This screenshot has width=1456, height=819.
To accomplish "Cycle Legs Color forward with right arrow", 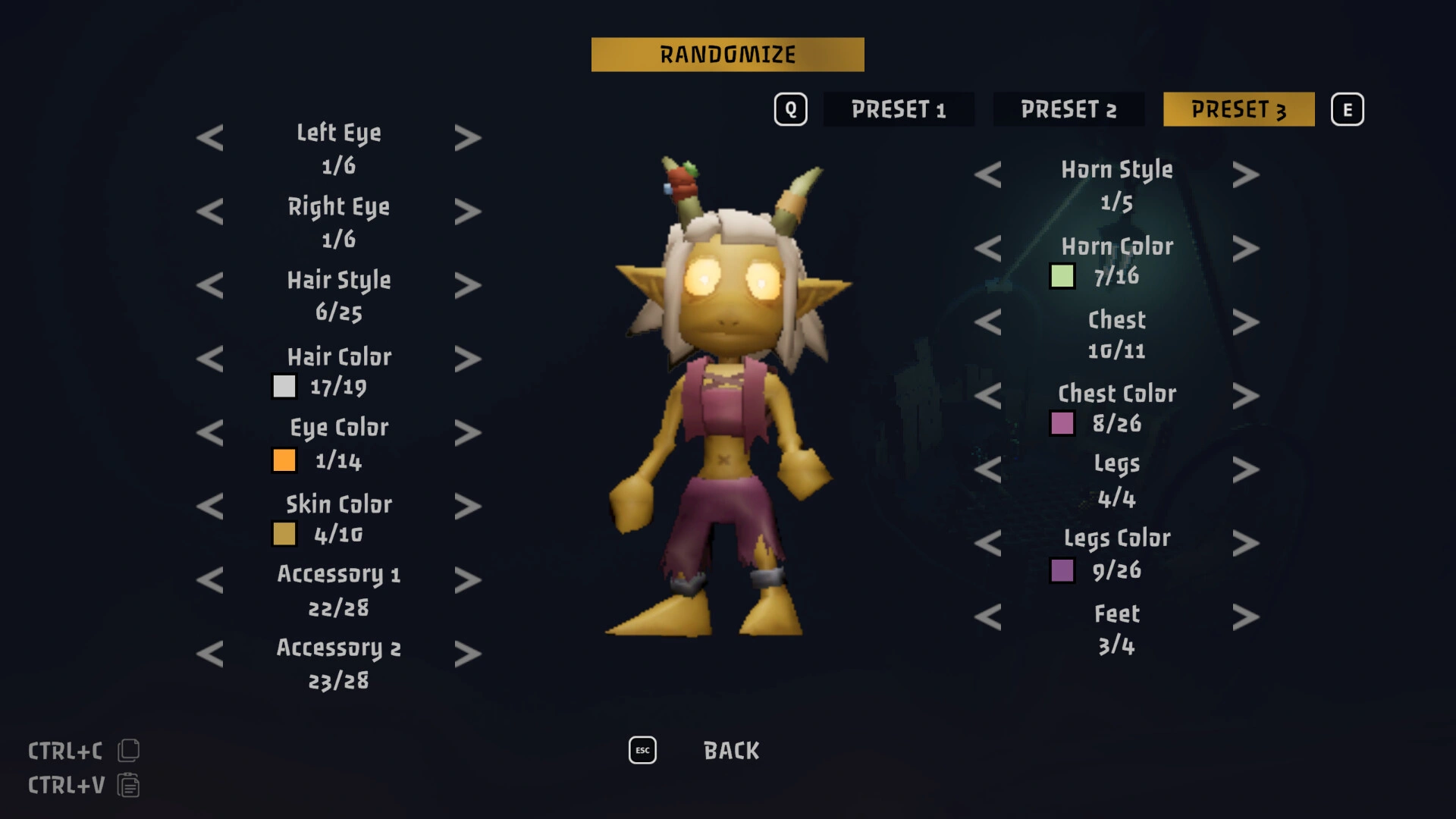I will tap(1246, 543).
